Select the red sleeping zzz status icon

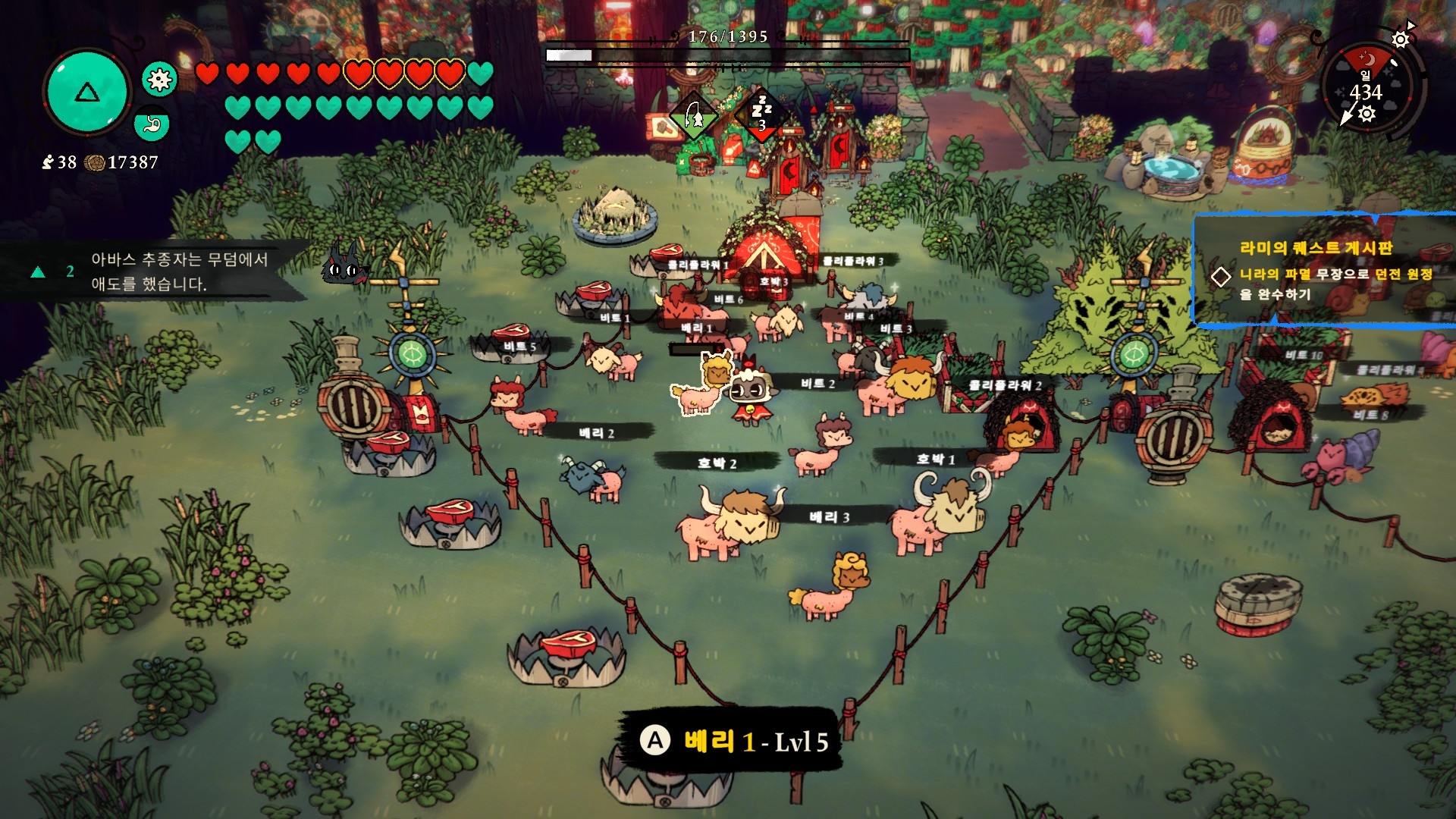tap(761, 115)
